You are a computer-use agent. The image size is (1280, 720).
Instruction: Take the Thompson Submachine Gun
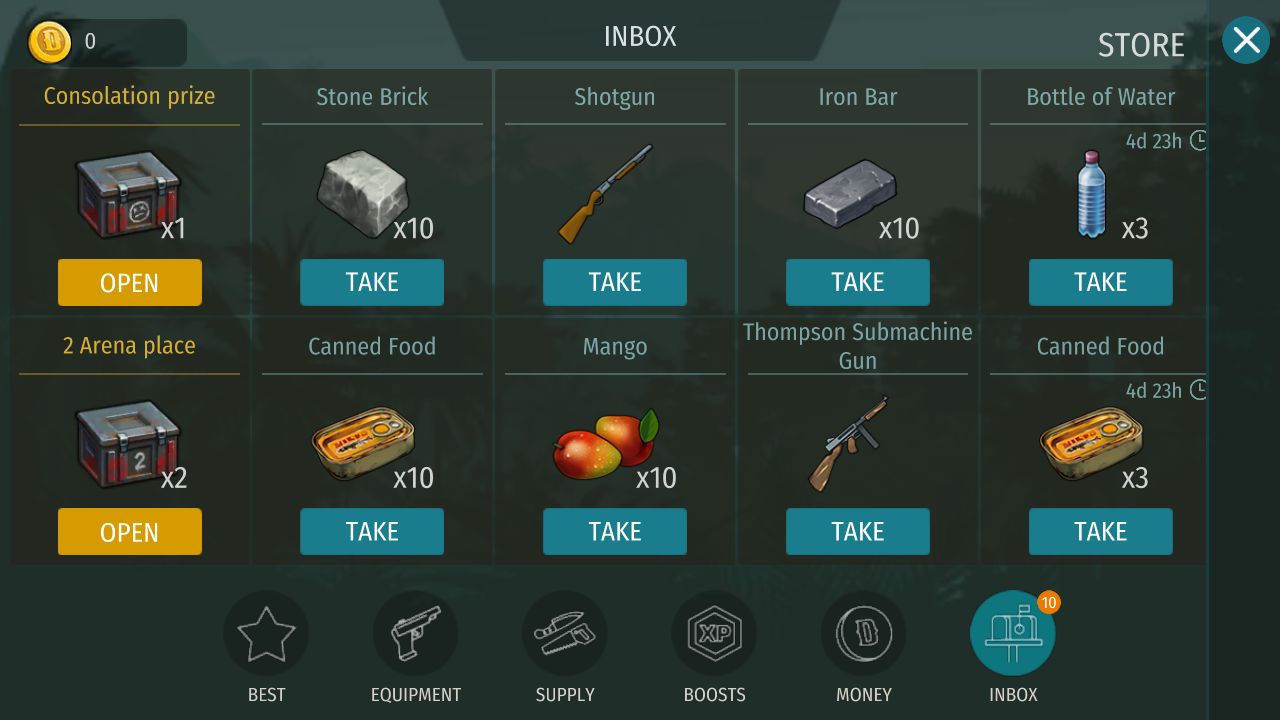(x=857, y=531)
